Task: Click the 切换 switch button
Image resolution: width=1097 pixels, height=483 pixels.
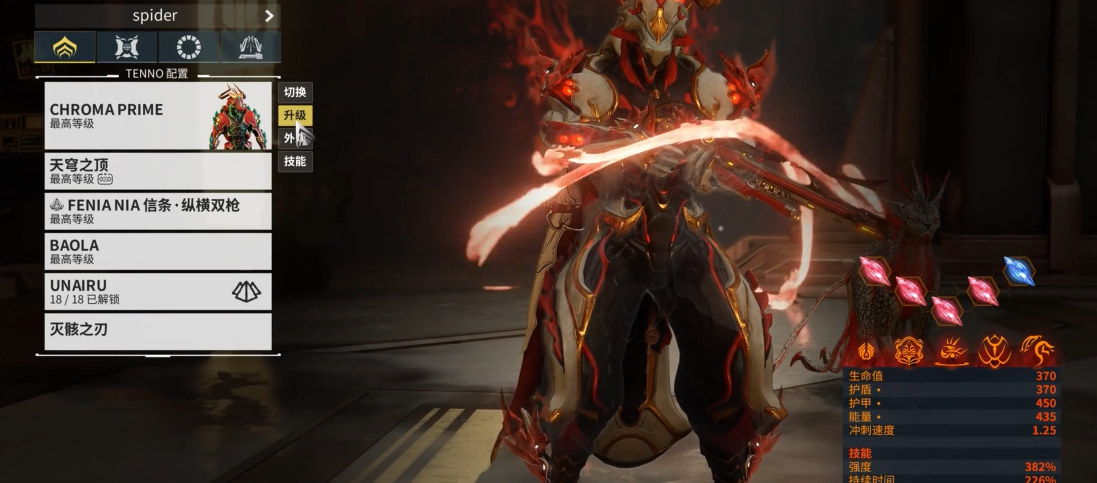Action: coord(295,93)
